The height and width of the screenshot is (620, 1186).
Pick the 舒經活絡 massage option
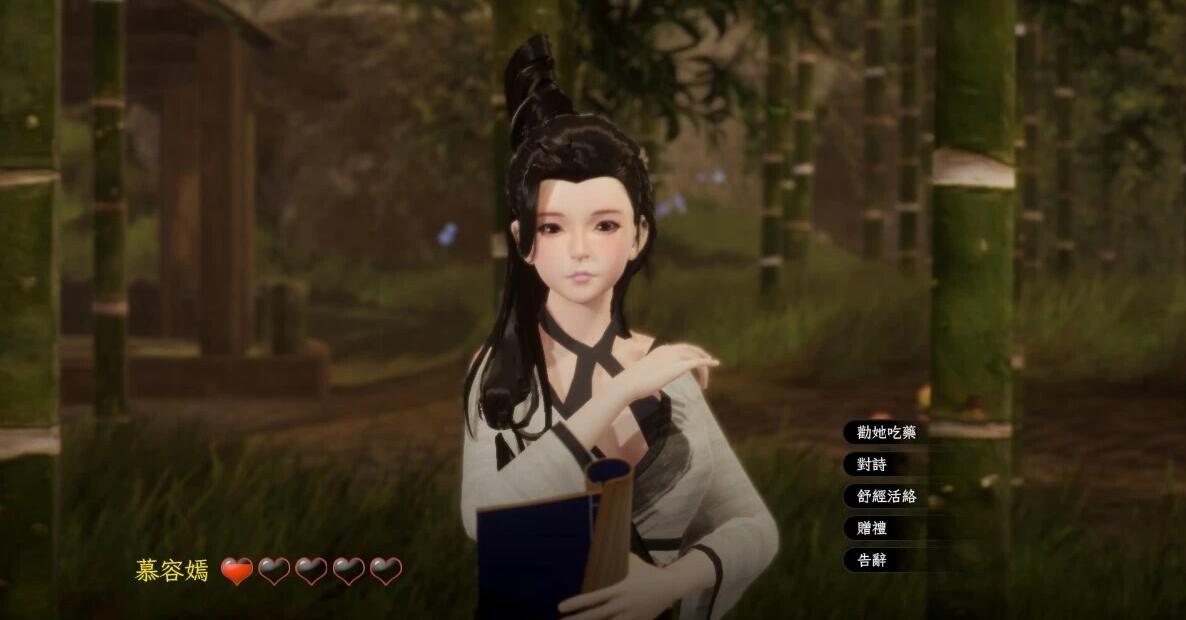click(x=880, y=496)
